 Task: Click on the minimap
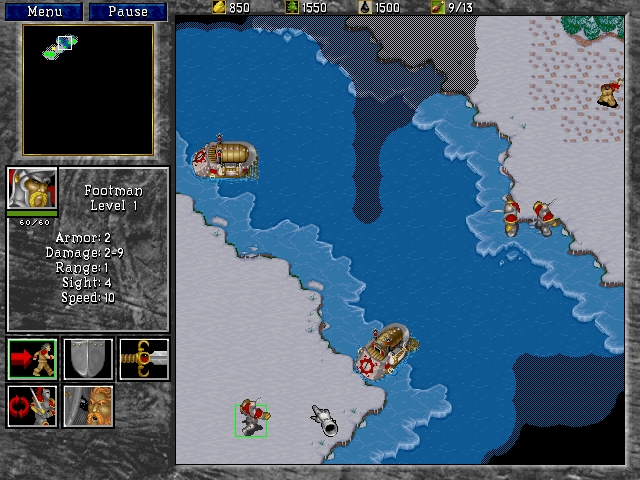click(x=88, y=90)
